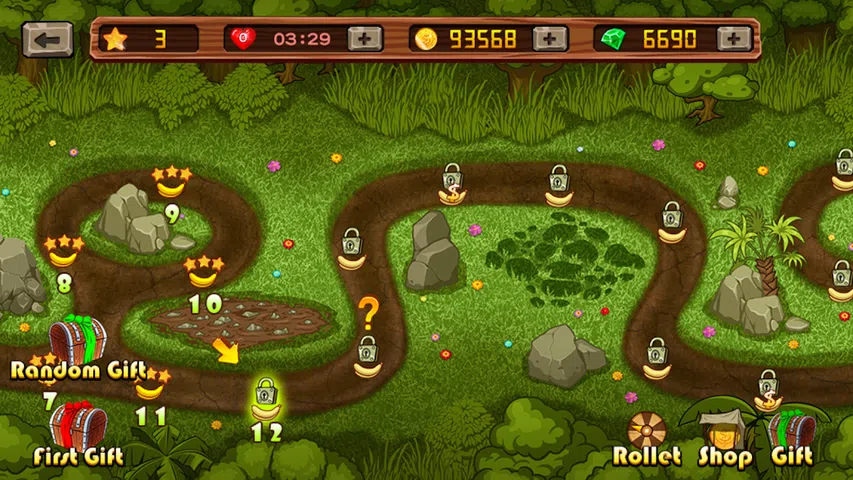Tap the locked level under the question mark
Viewport: 853px width, 480px height.
point(367,357)
